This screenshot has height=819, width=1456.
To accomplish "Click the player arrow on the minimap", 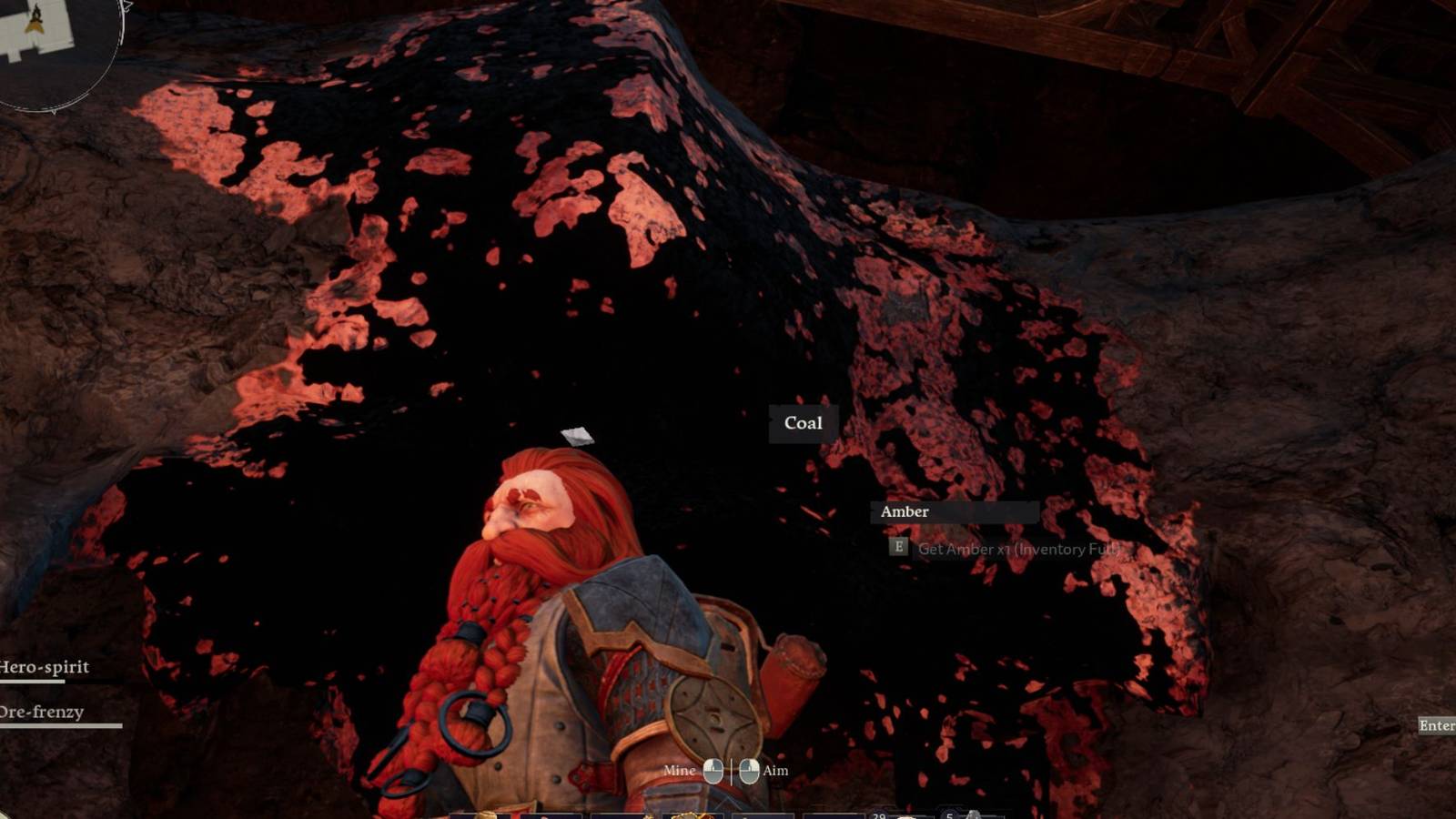I will [34, 25].
